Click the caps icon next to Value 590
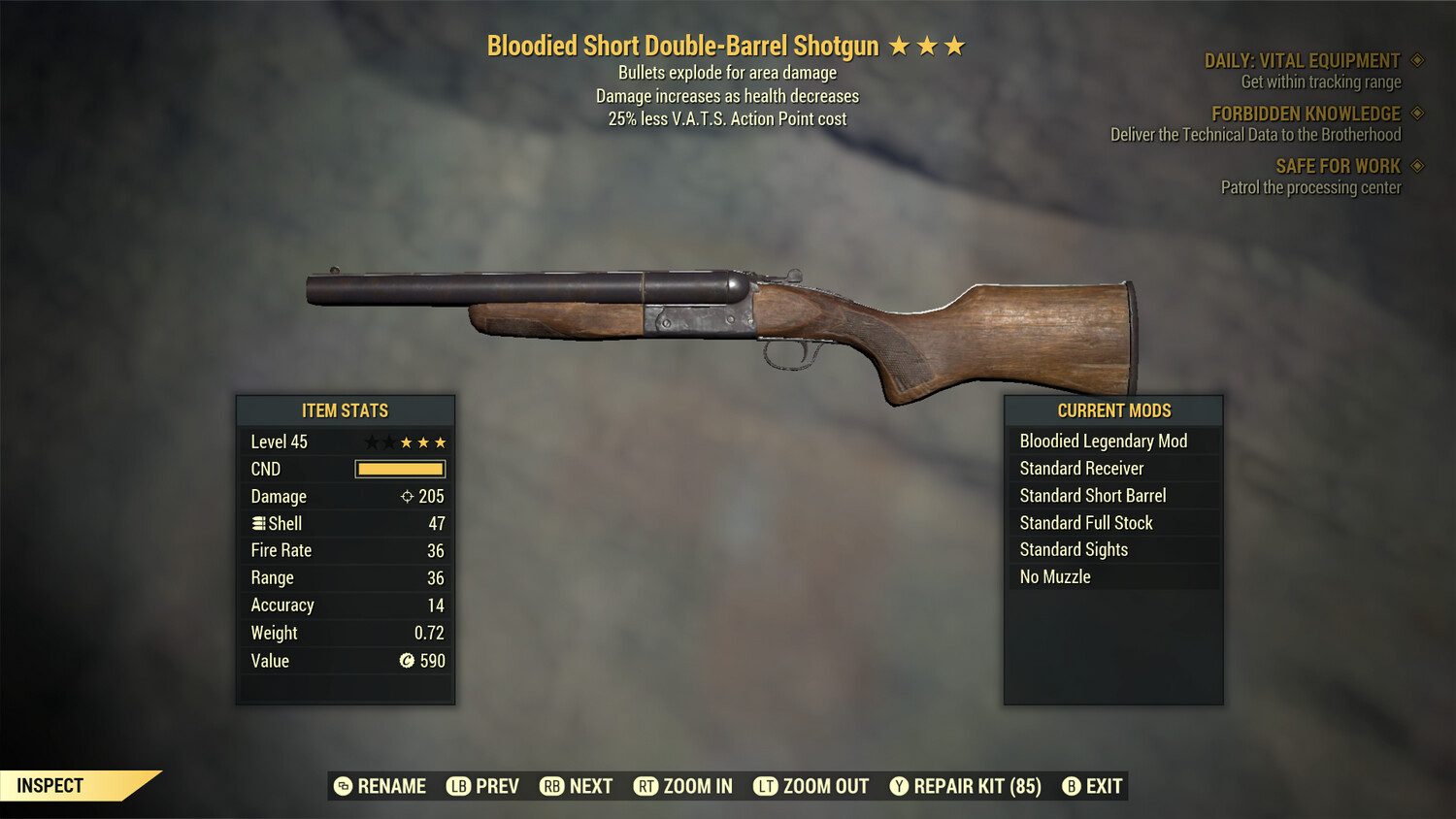The height and width of the screenshot is (819, 1456). point(406,661)
